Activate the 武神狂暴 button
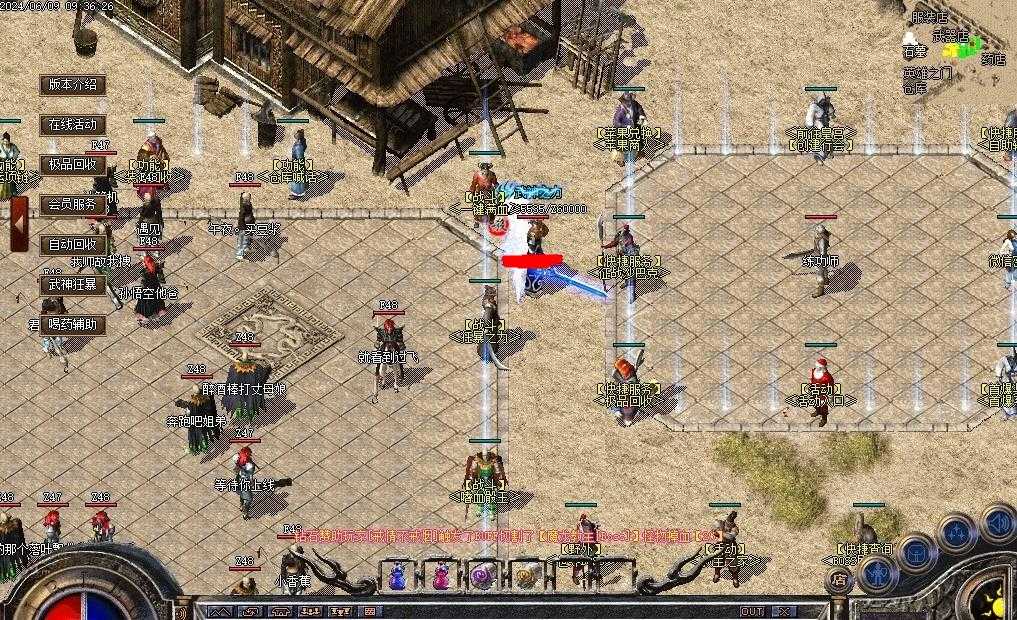The height and width of the screenshot is (620, 1017). [73, 284]
